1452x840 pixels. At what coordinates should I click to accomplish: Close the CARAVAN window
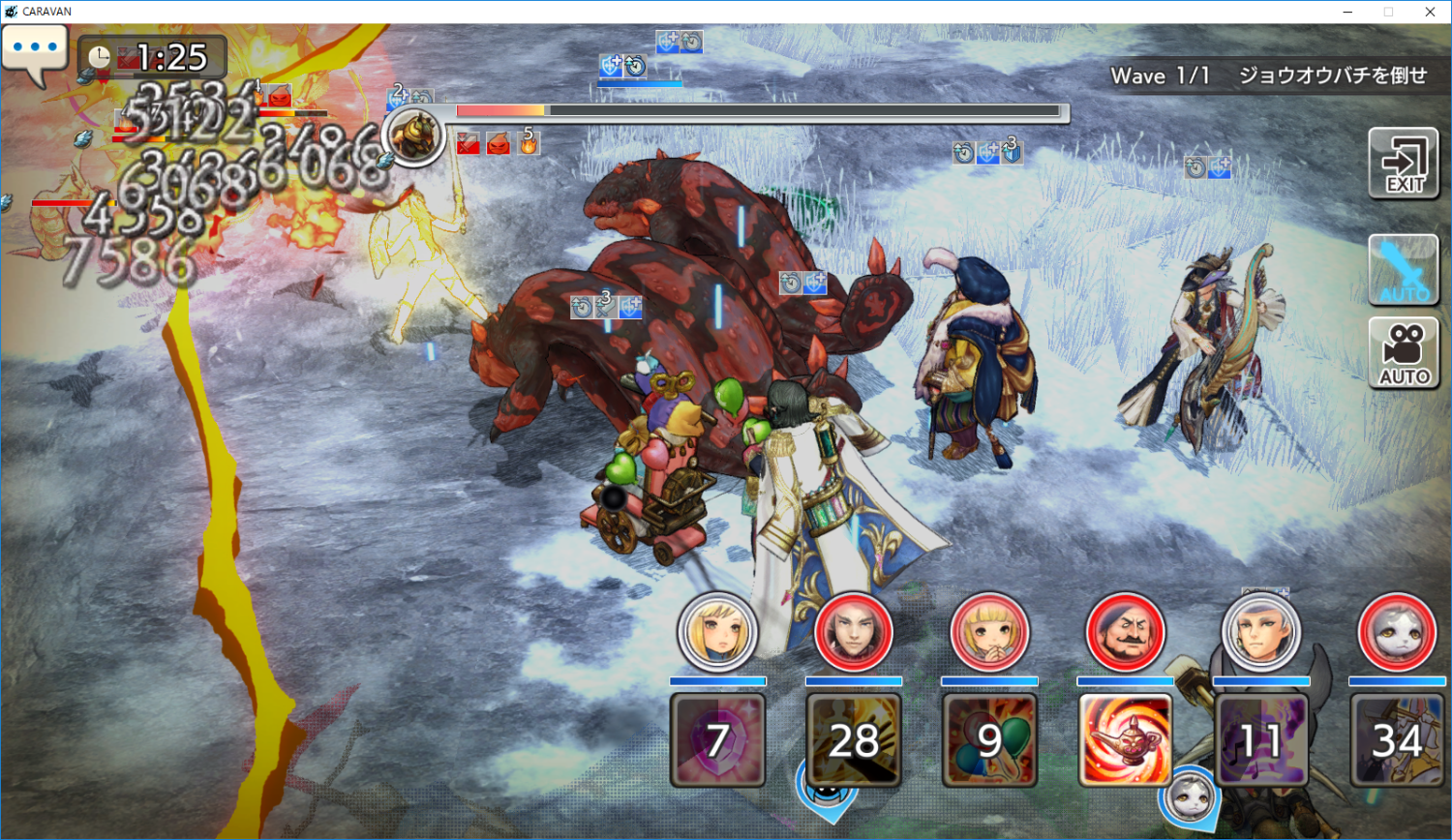[x=1430, y=12]
